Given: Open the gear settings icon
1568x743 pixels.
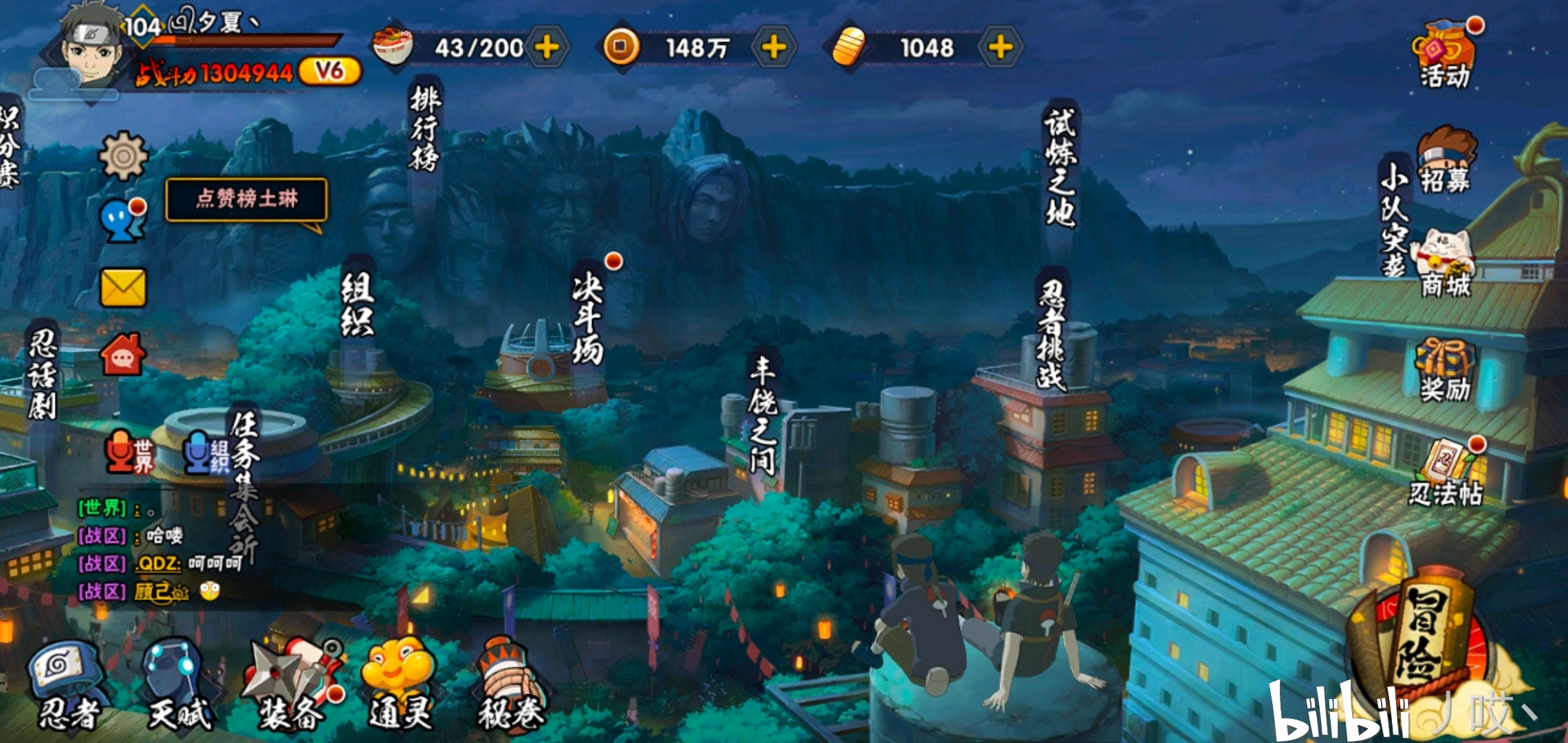Looking at the screenshot, I should point(124,156).
